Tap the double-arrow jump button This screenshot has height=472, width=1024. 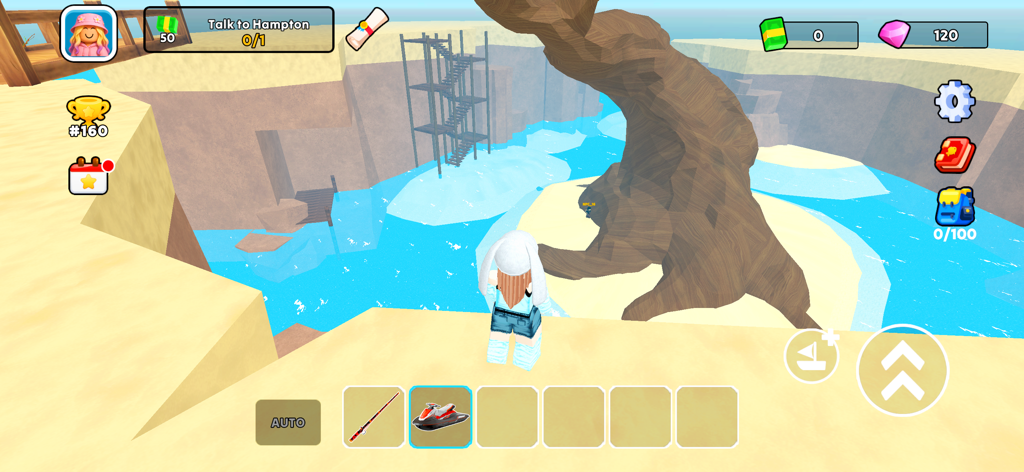pos(902,370)
